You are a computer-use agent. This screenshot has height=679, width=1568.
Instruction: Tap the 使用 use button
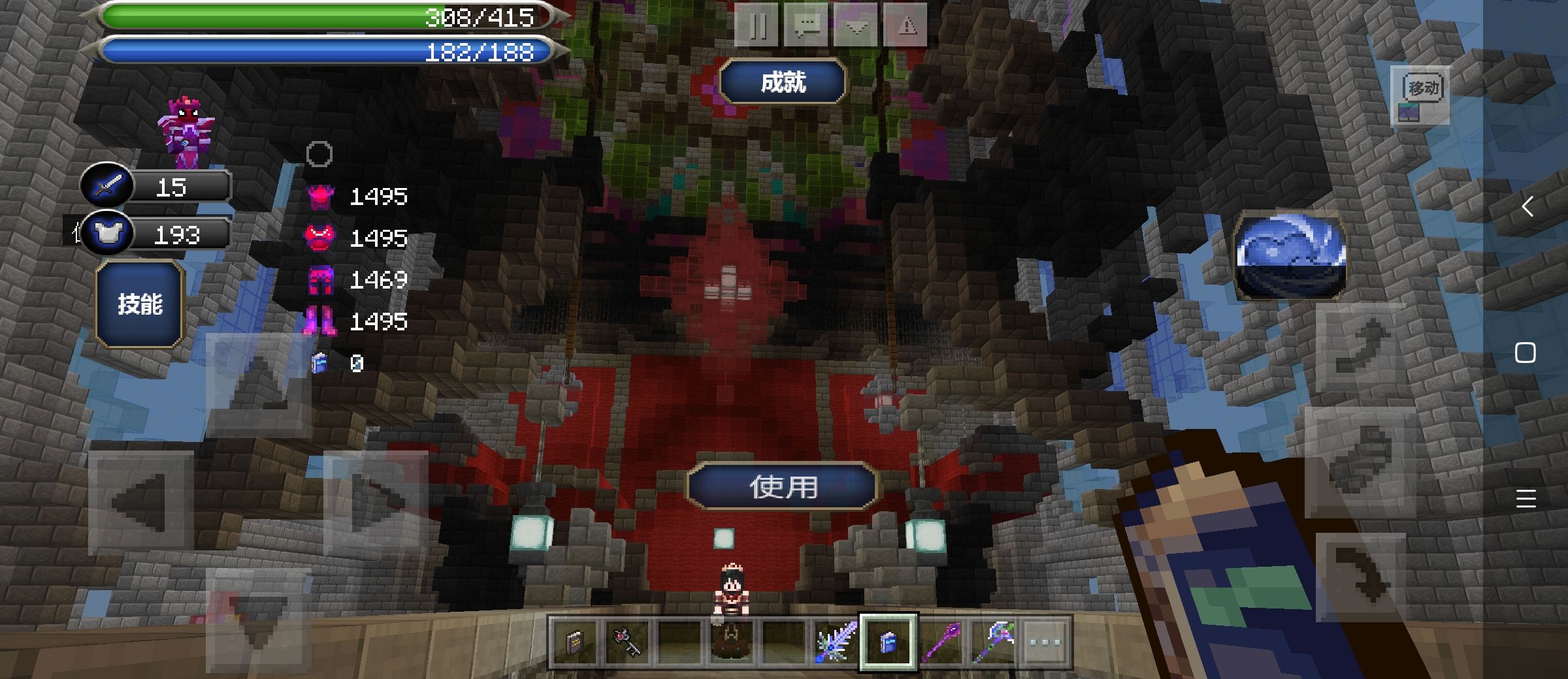pos(783,486)
